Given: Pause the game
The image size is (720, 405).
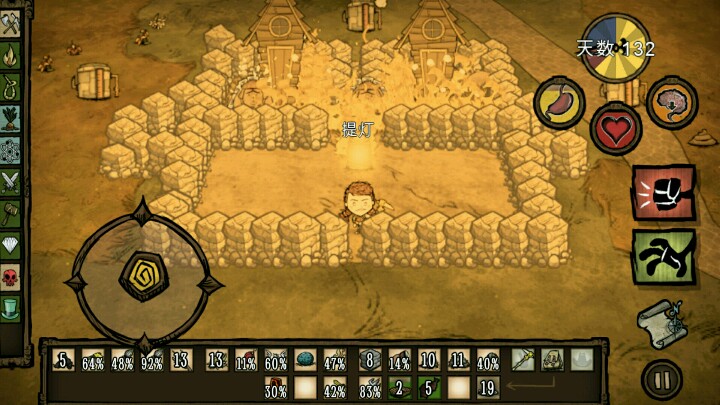Looking at the screenshot, I should point(662,379).
